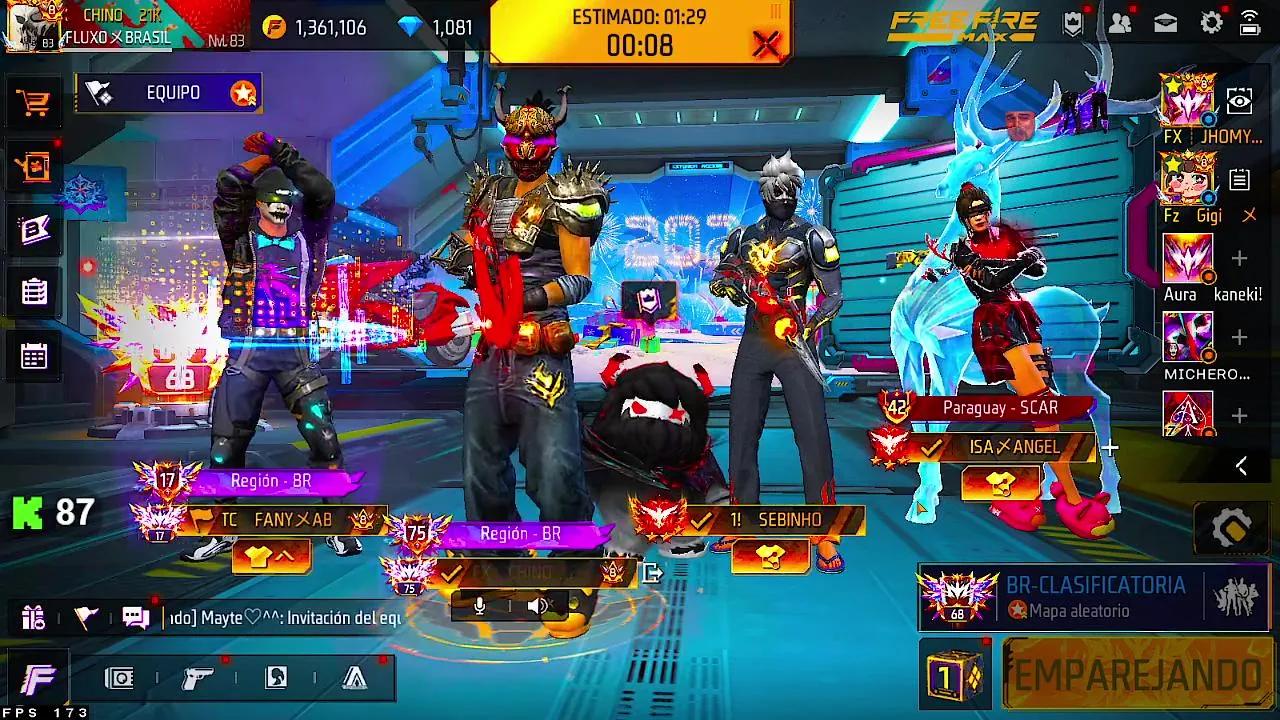Open the mail inbox icon

point(1163,20)
